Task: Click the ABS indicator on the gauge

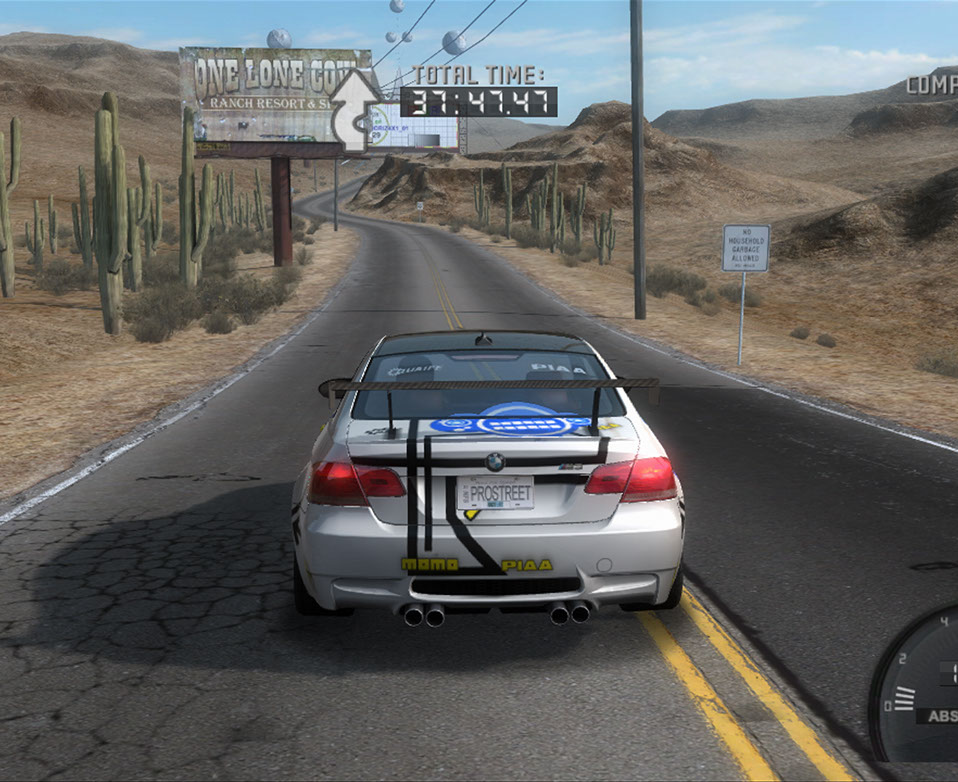Action: 941,716
